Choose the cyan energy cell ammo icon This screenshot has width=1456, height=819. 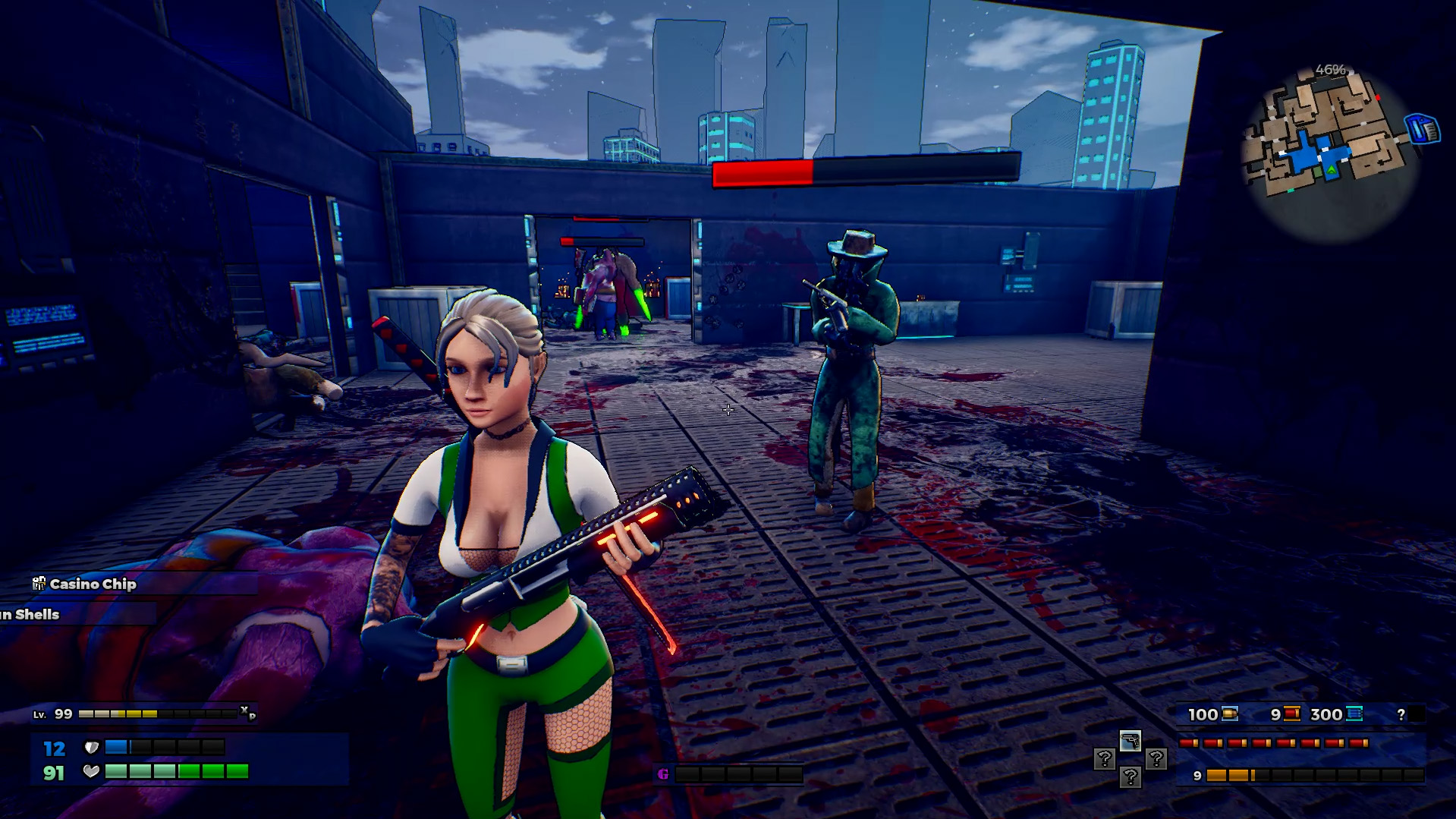pos(1354,713)
